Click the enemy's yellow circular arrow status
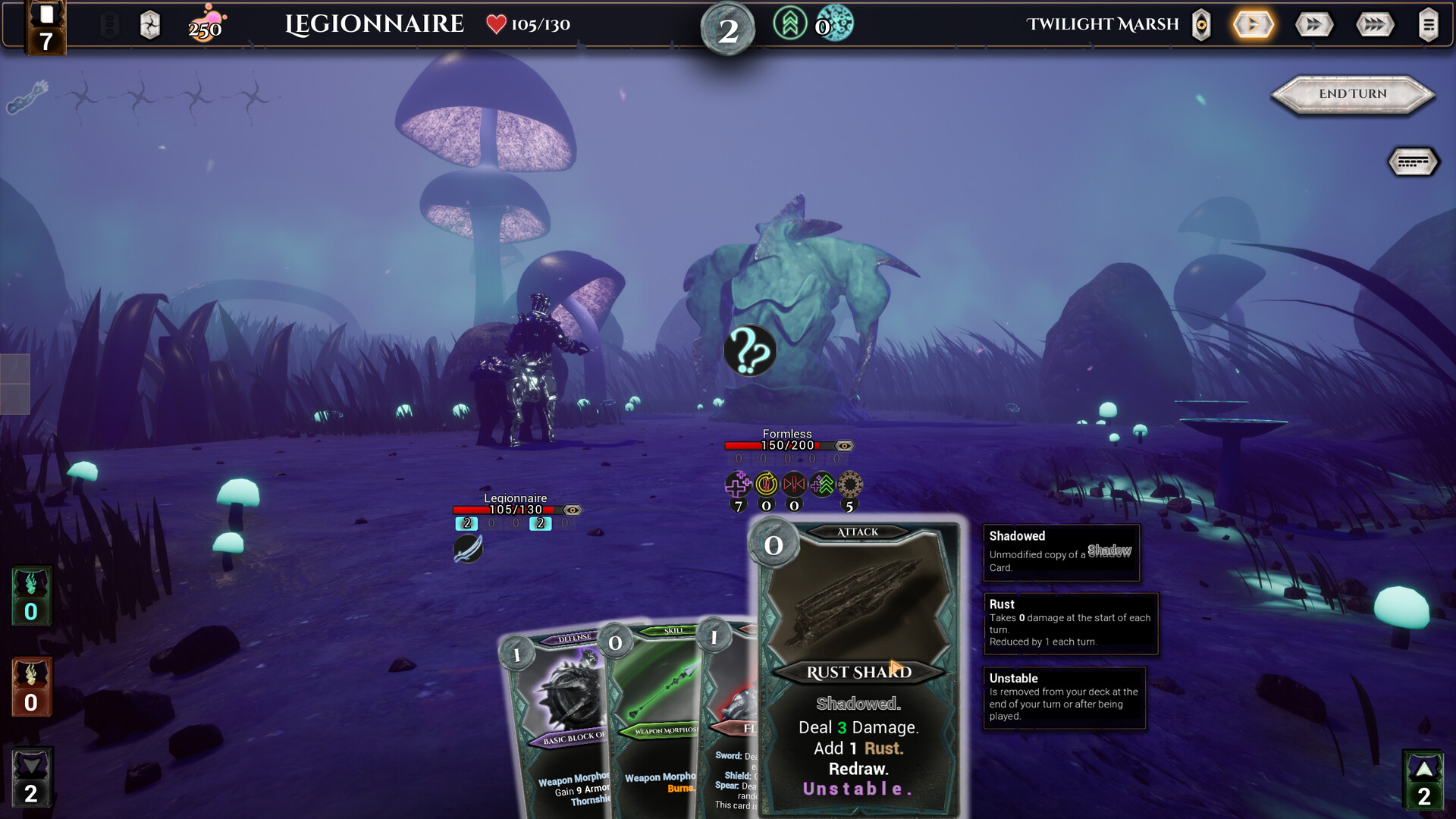 click(766, 484)
